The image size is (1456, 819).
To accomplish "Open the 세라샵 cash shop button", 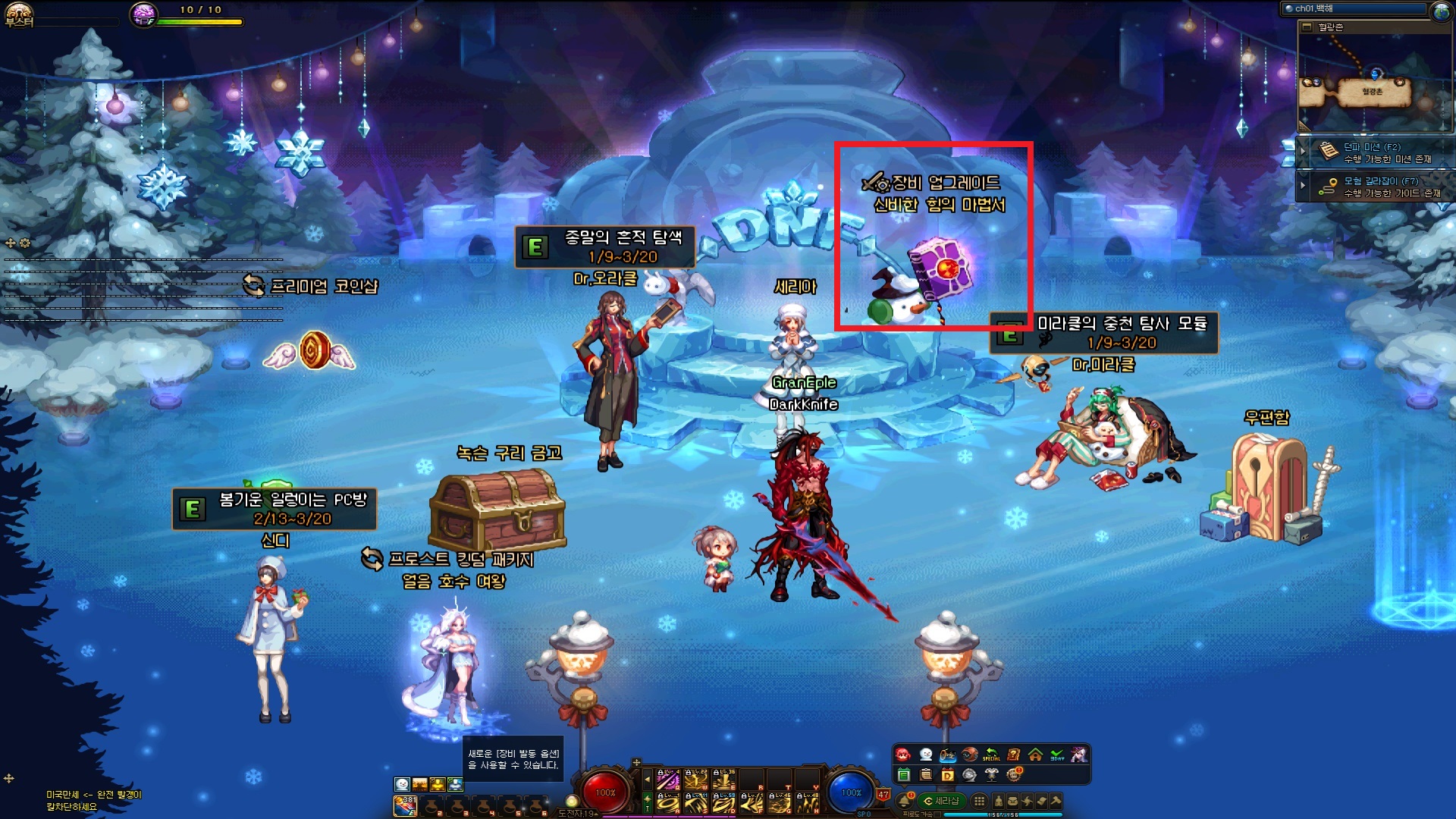I will (x=940, y=801).
